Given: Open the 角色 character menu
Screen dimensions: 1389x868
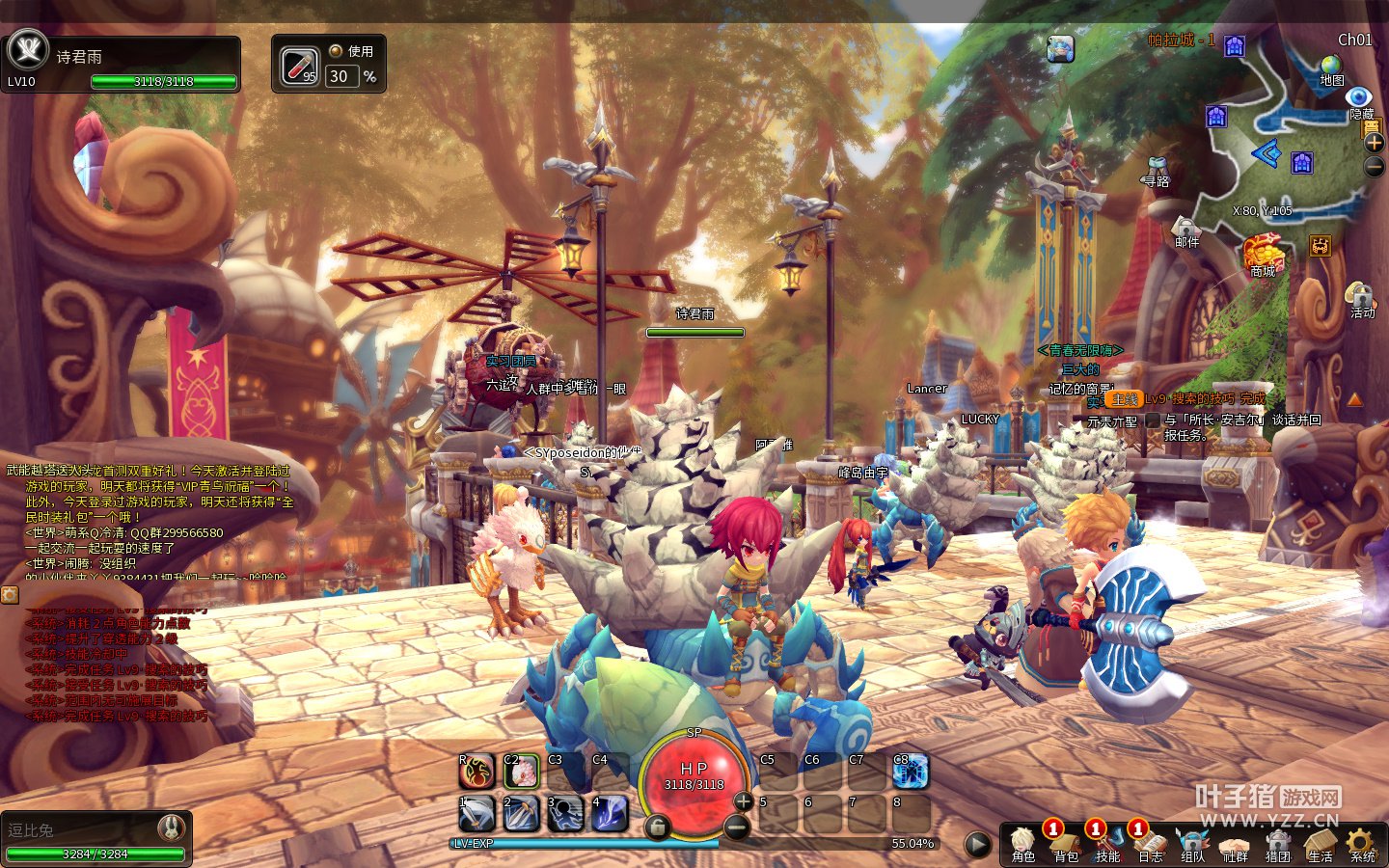Looking at the screenshot, I should tap(1022, 843).
